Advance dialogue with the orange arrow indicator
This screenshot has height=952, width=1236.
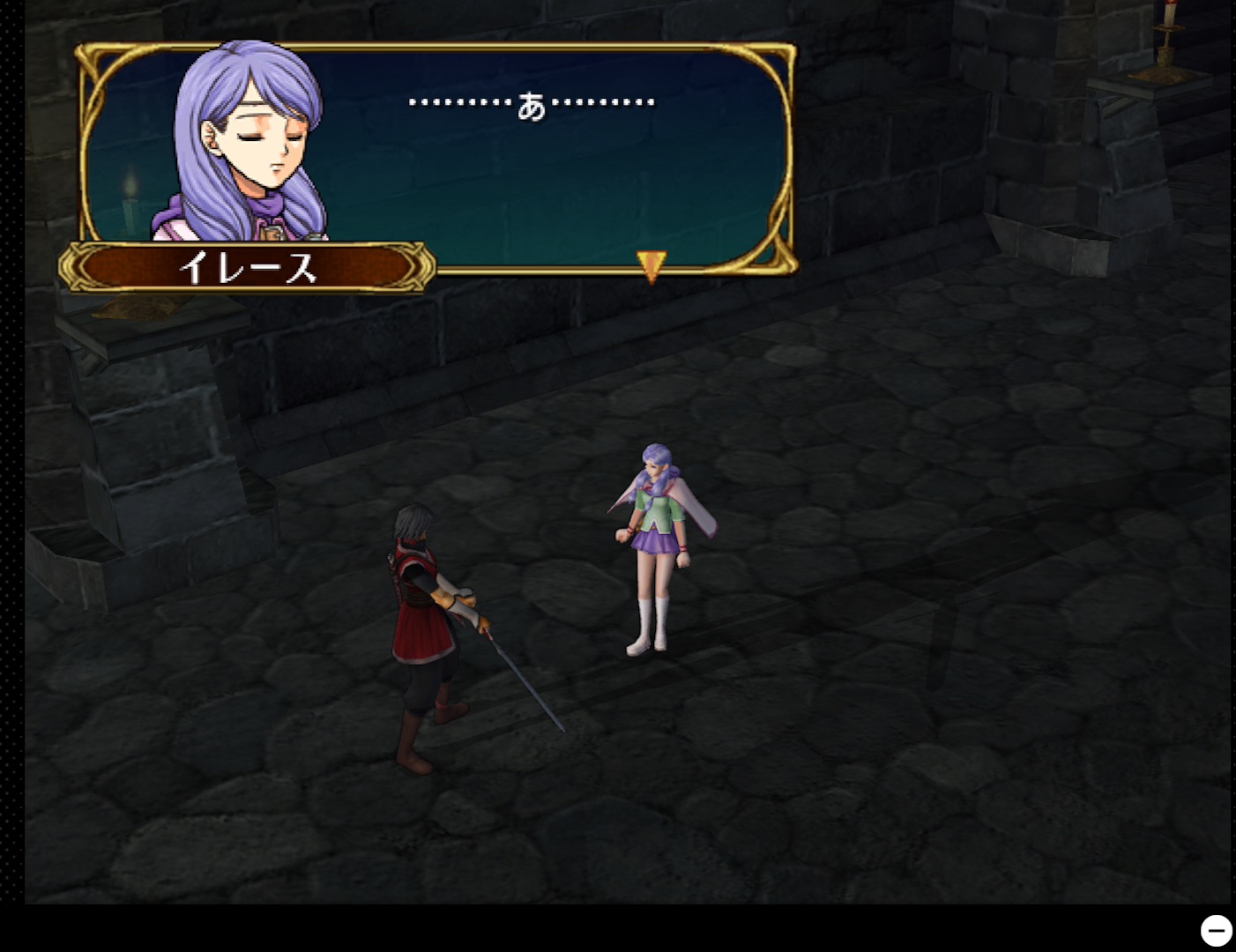[651, 265]
